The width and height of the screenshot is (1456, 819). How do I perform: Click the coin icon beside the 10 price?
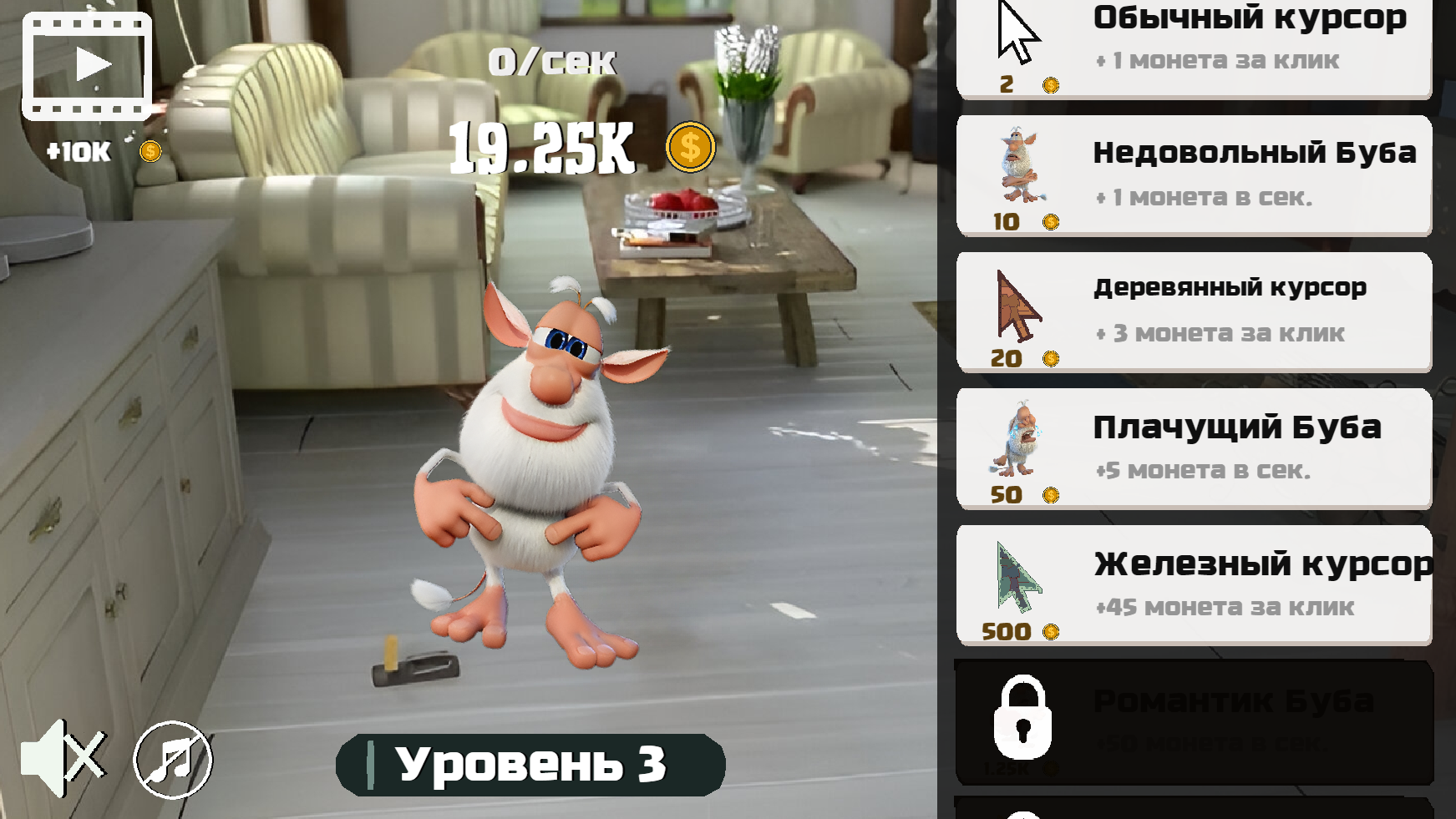coord(1051,224)
